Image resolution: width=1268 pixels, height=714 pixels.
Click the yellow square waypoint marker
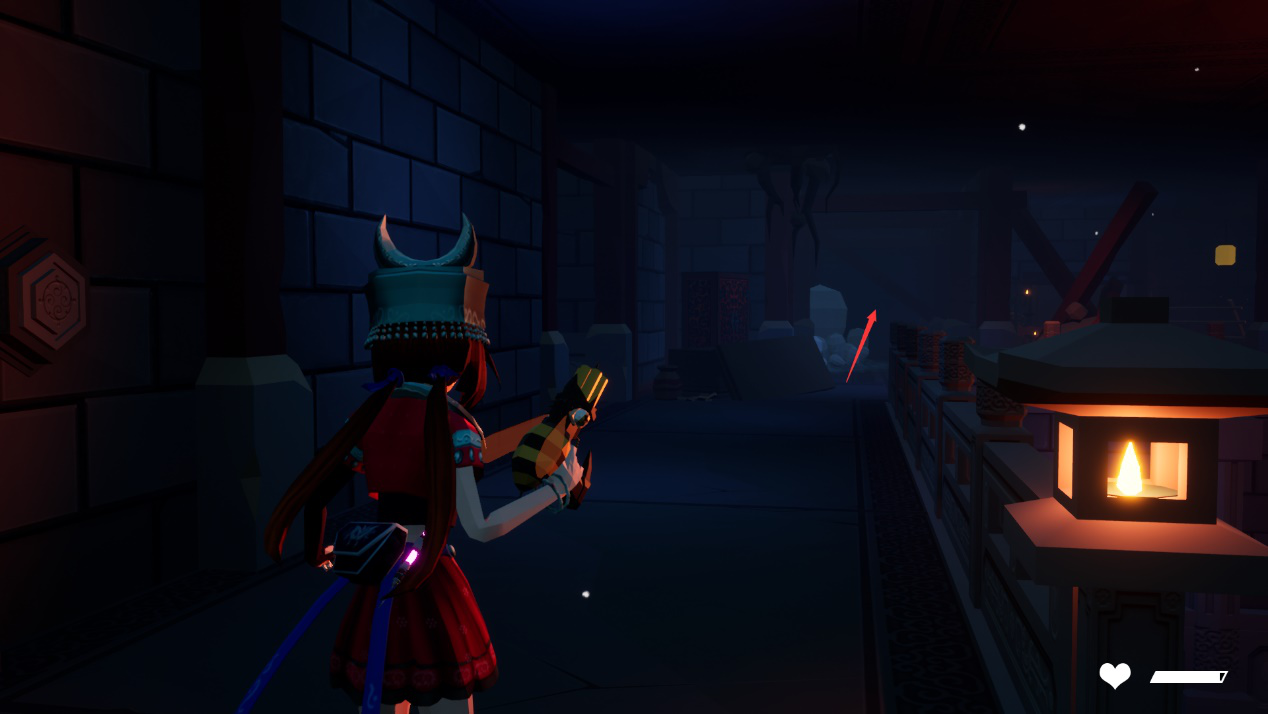pos(1225,255)
